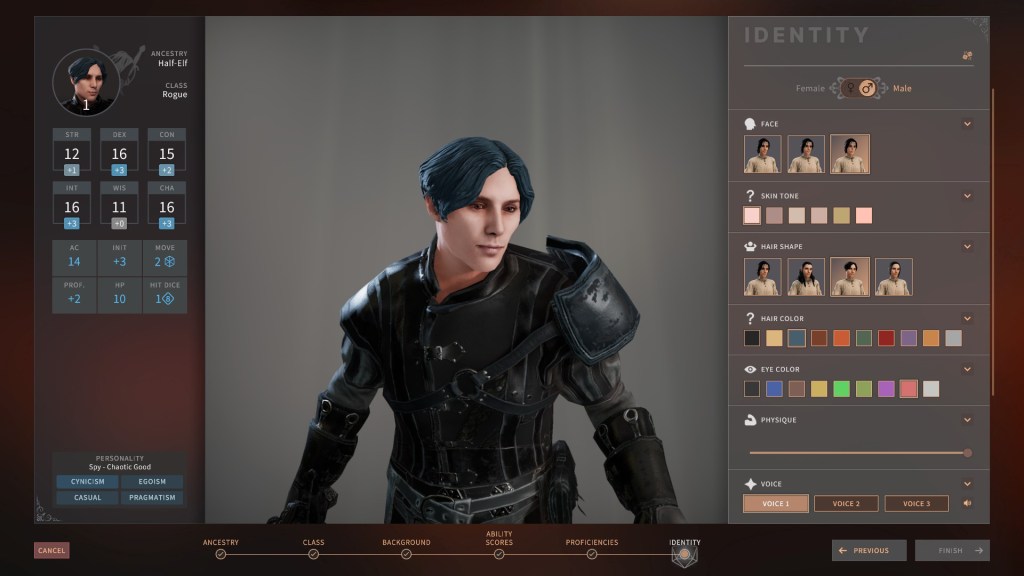Image resolution: width=1024 pixels, height=576 pixels.
Task: Set eye color to blue swatch
Action: click(774, 389)
